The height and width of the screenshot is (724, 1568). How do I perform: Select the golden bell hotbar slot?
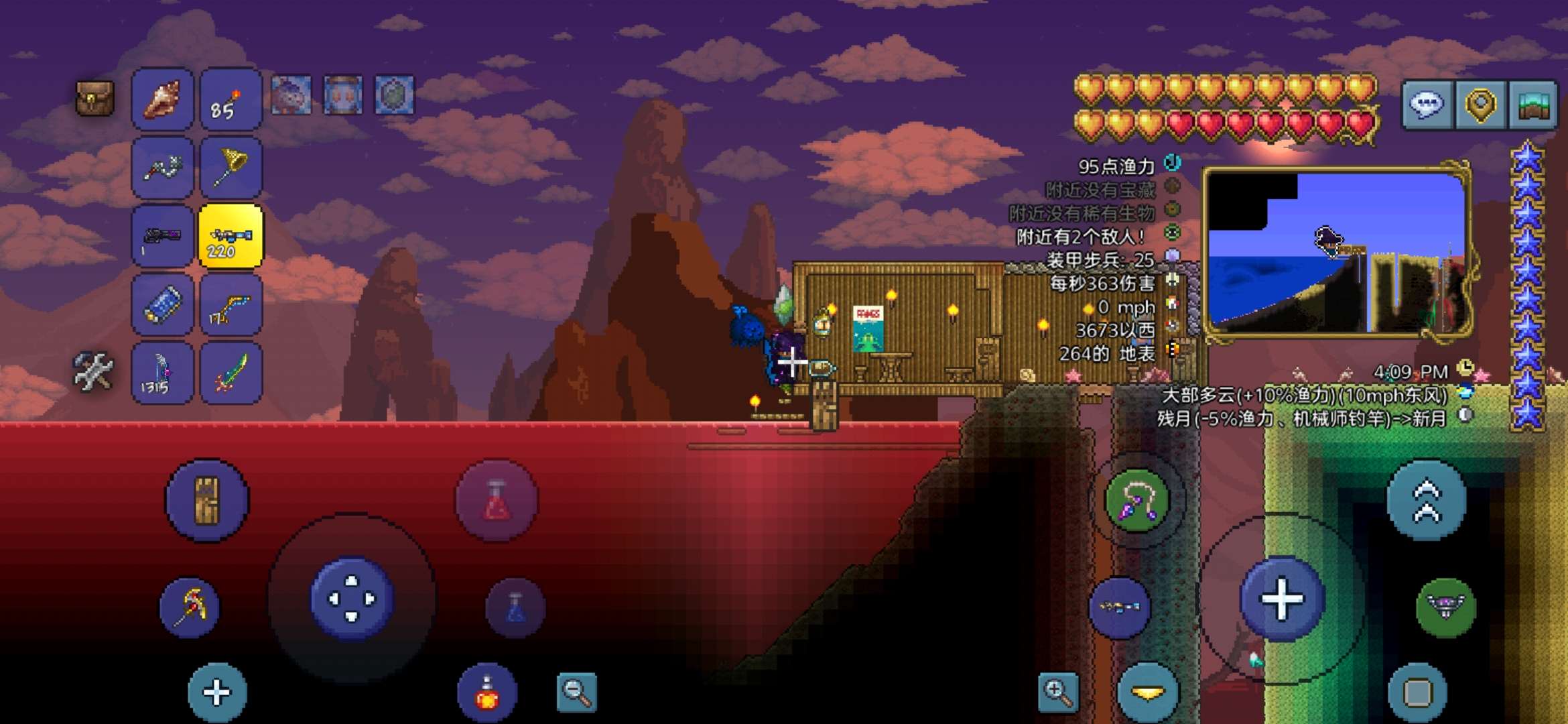(231, 168)
